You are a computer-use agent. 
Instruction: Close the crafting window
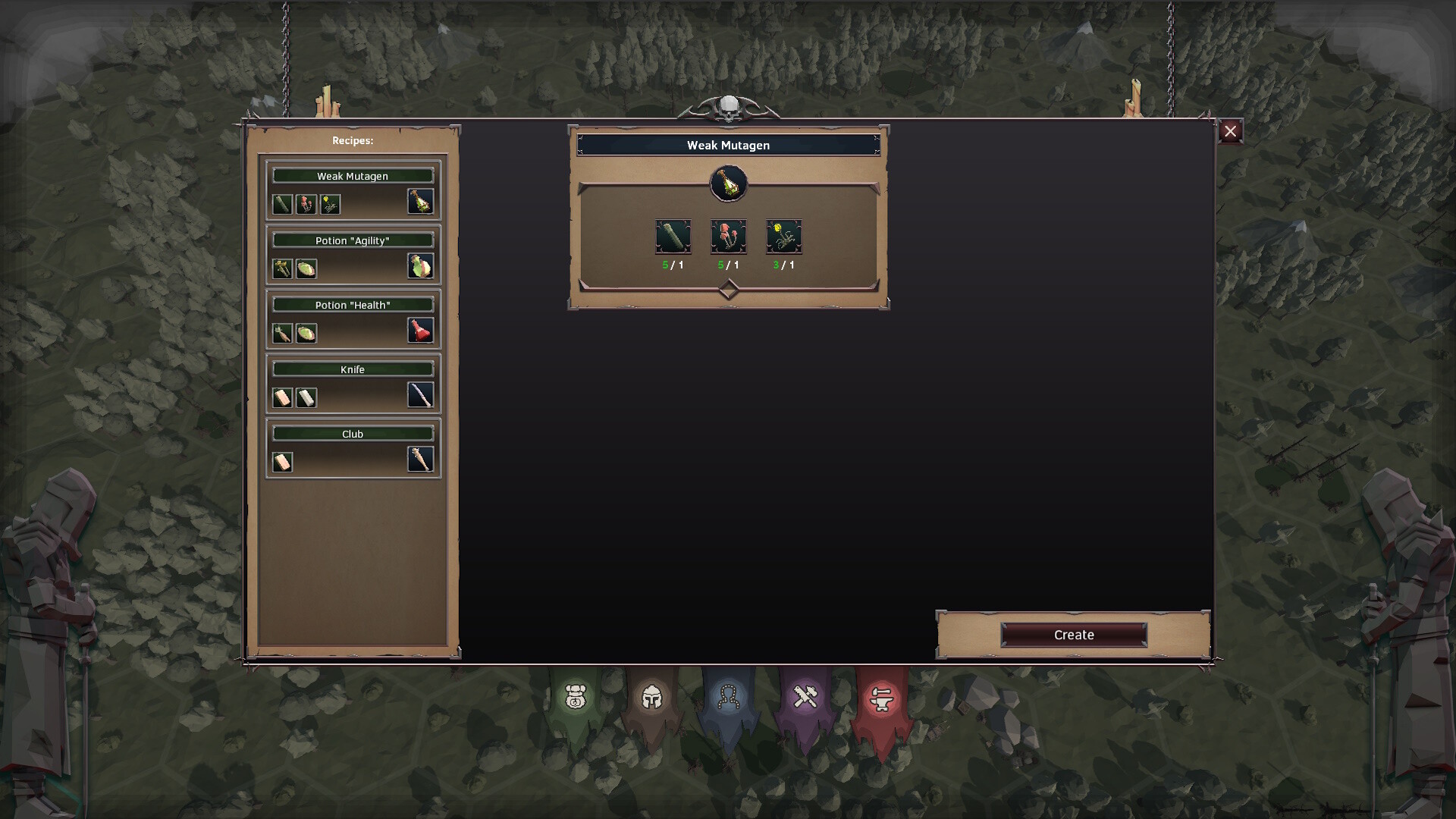click(1230, 131)
